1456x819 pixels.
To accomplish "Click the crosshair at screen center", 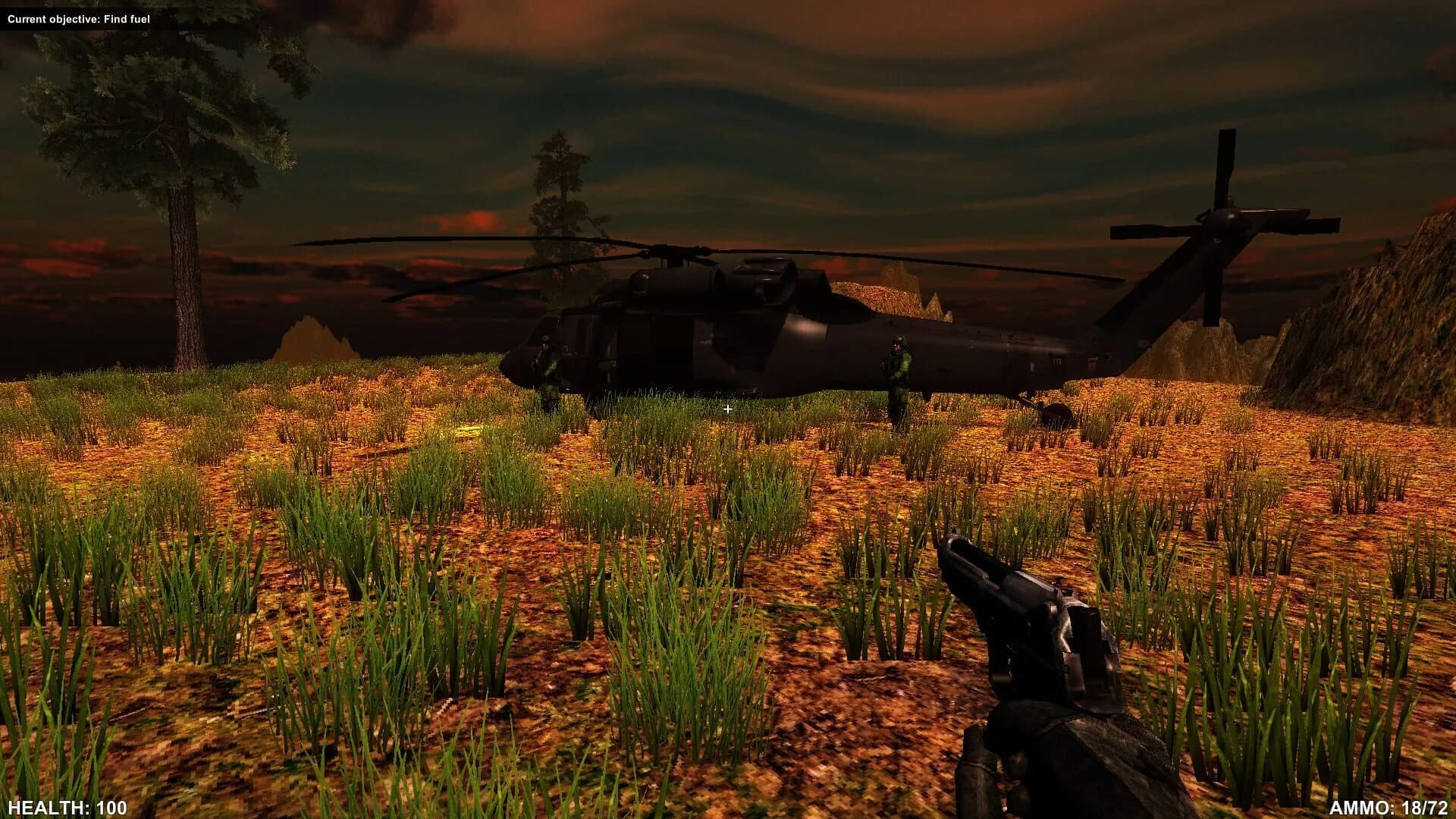I will pos(727,408).
